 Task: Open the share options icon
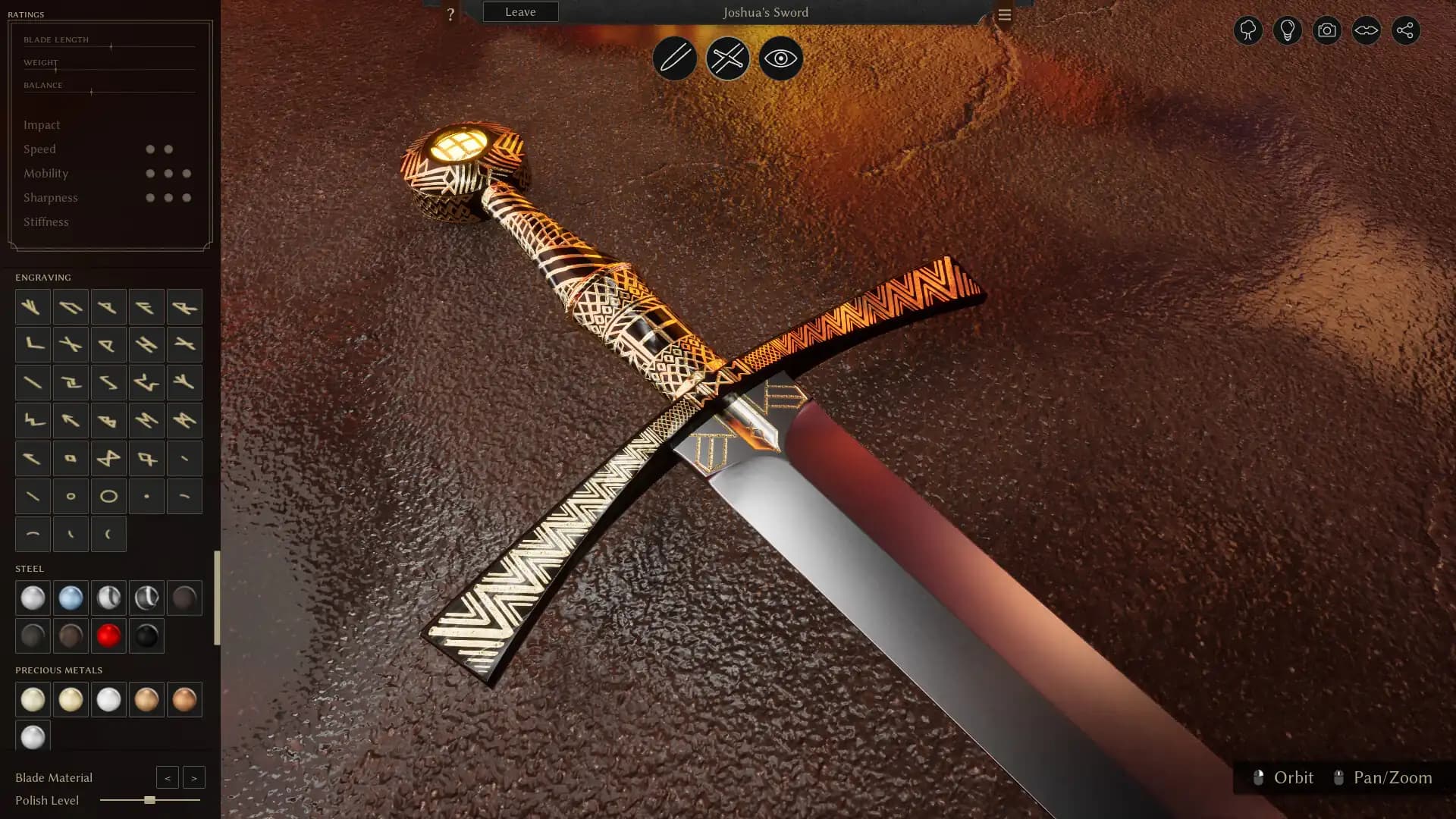click(1407, 30)
